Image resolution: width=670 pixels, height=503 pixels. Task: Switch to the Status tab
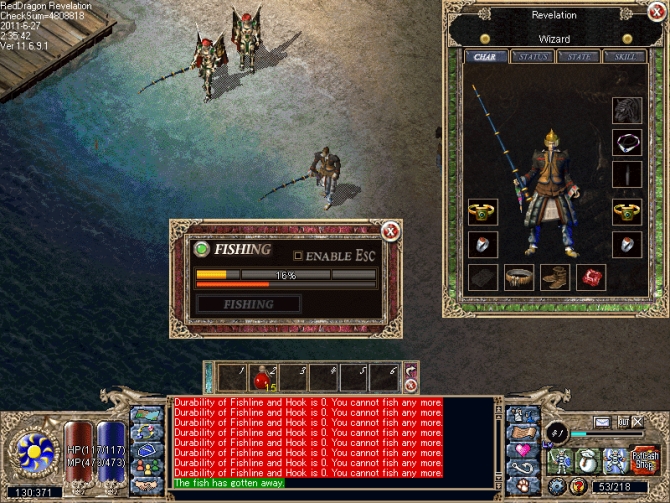tap(535, 57)
